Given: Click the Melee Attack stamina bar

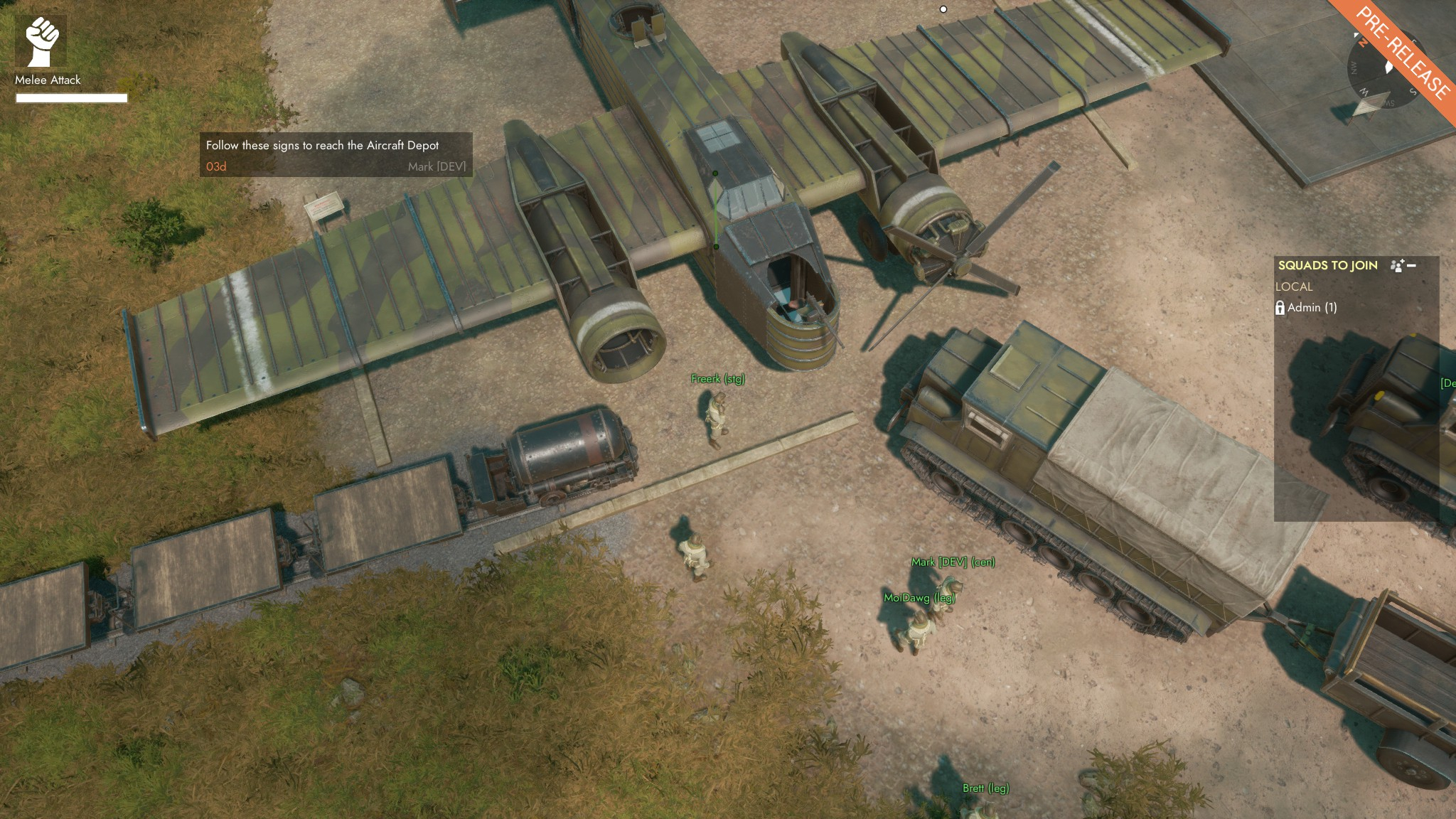Looking at the screenshot, I should coord(71,98).
